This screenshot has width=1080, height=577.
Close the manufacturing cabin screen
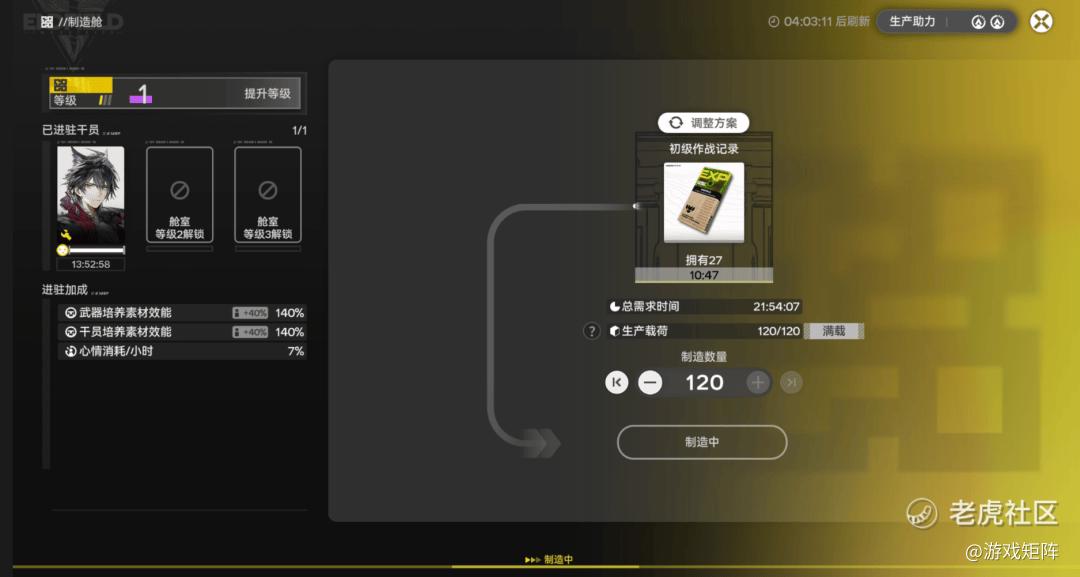click(x=1041, y=22)
